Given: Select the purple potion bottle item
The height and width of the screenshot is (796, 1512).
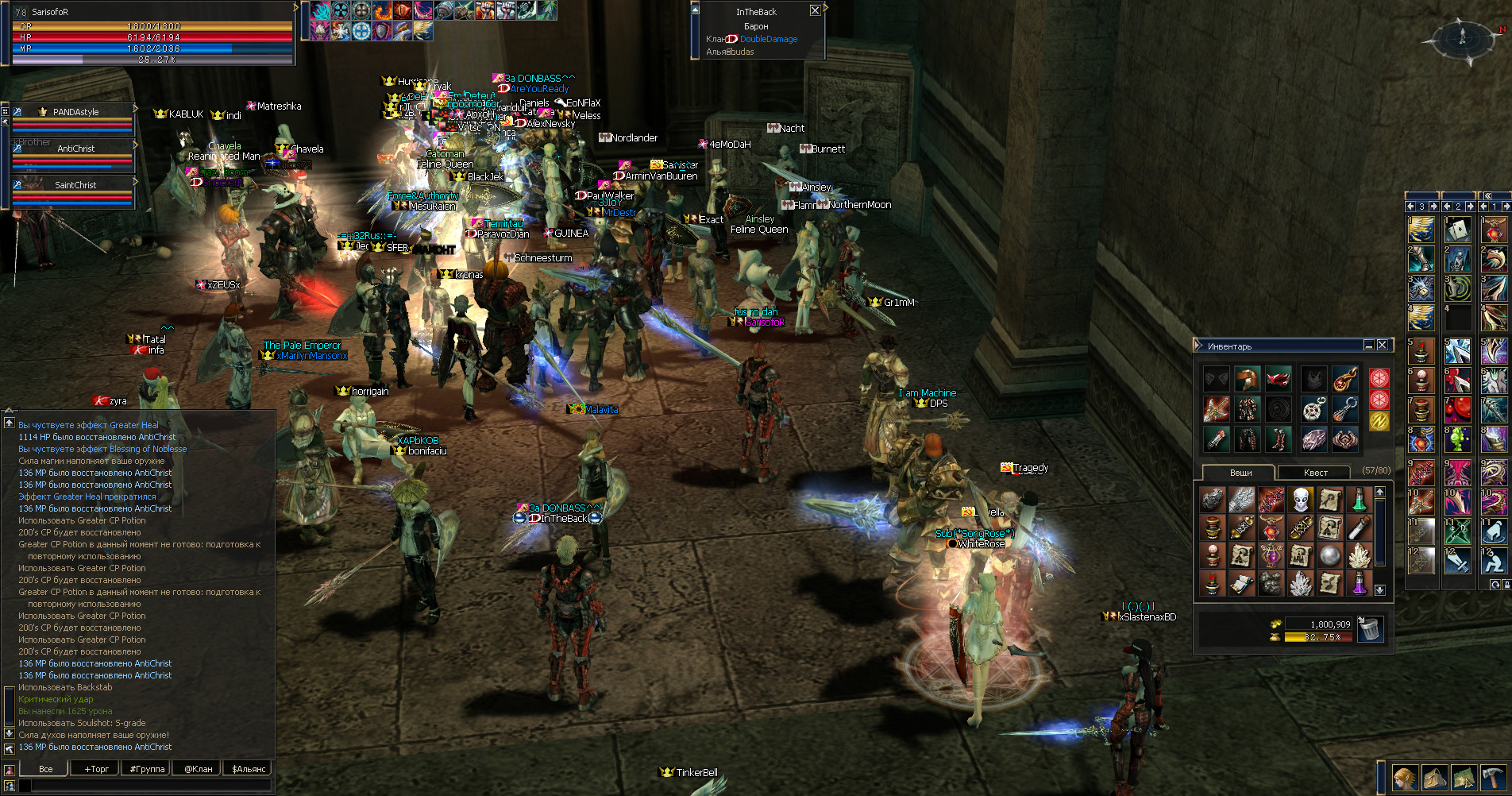Looking at the screenshot, I should tap(1359, 584).
